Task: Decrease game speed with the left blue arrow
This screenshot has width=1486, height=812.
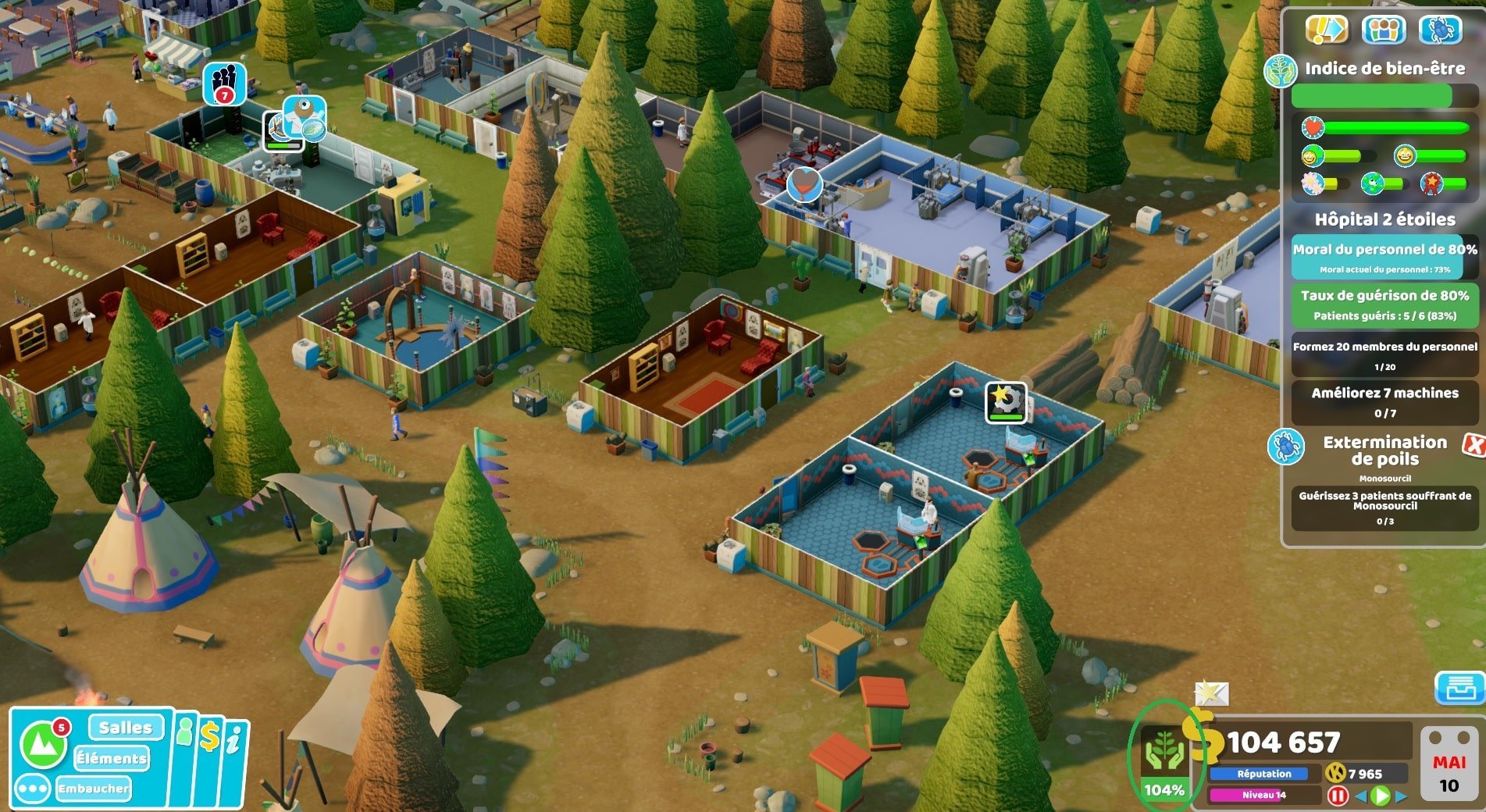Action: coord(1360,796)
